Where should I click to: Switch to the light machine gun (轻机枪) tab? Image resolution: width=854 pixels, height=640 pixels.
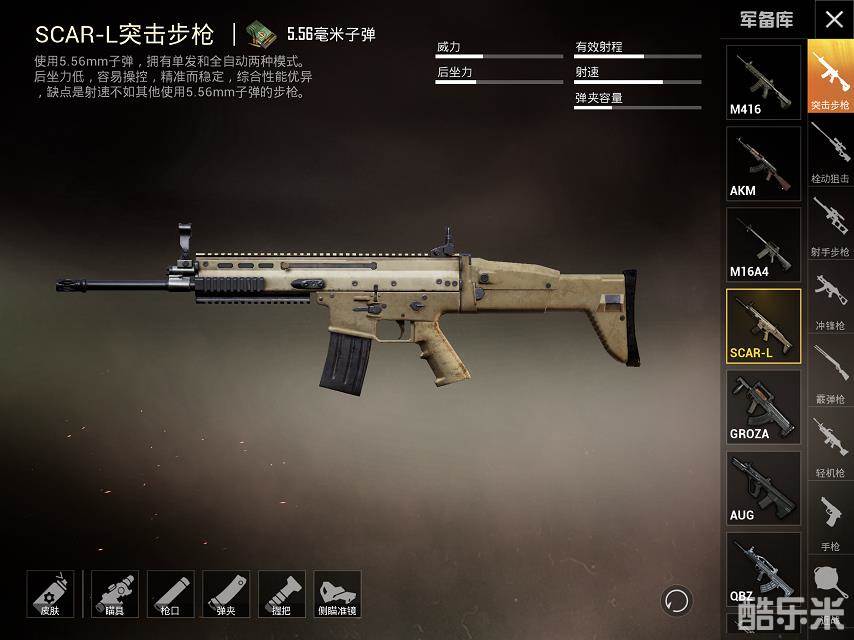[x=830, y=445]
